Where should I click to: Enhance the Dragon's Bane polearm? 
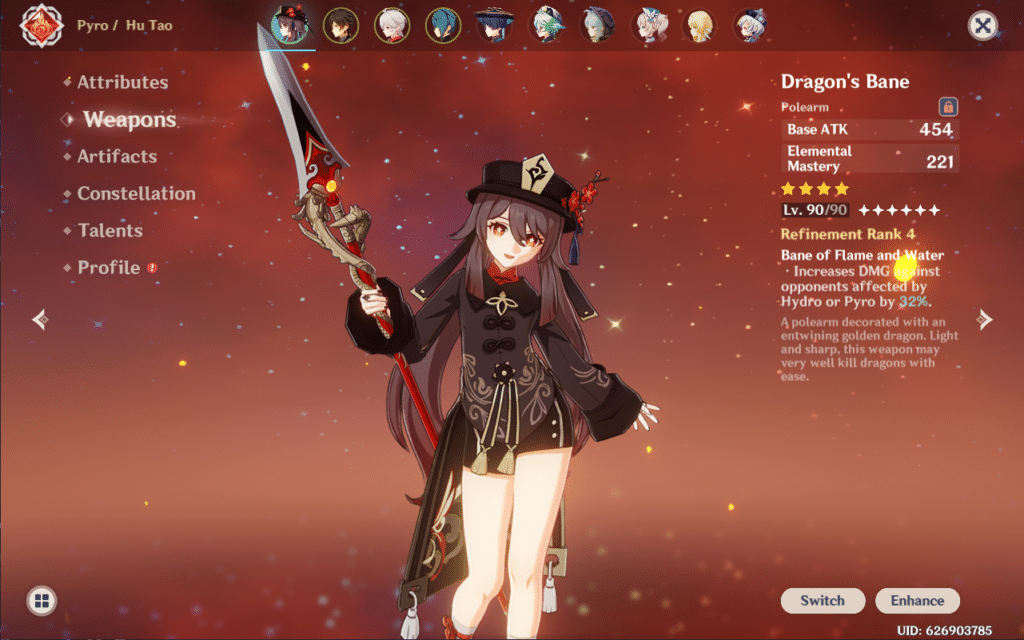click(x=917, y=601)
